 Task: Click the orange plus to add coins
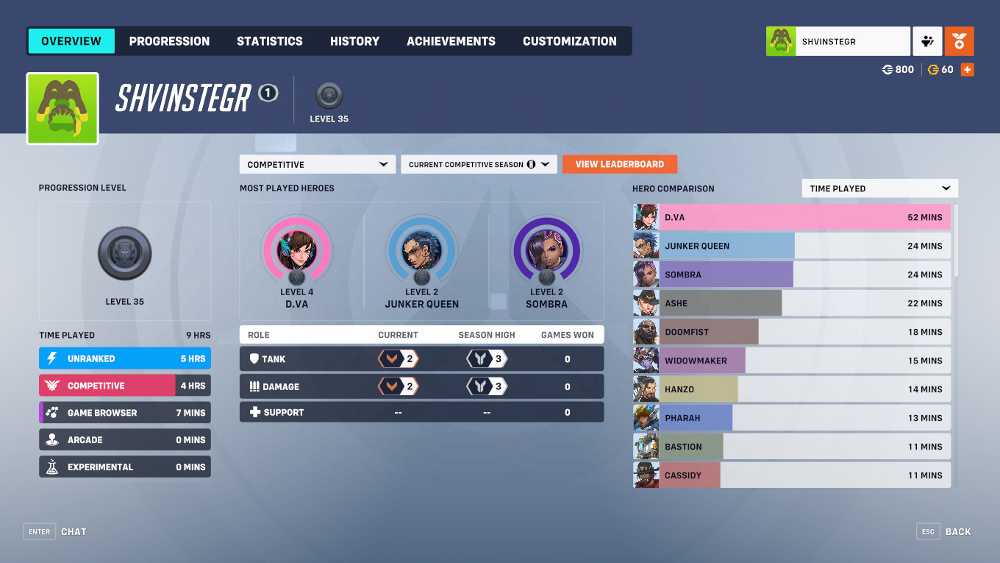[x=967, y=70]
